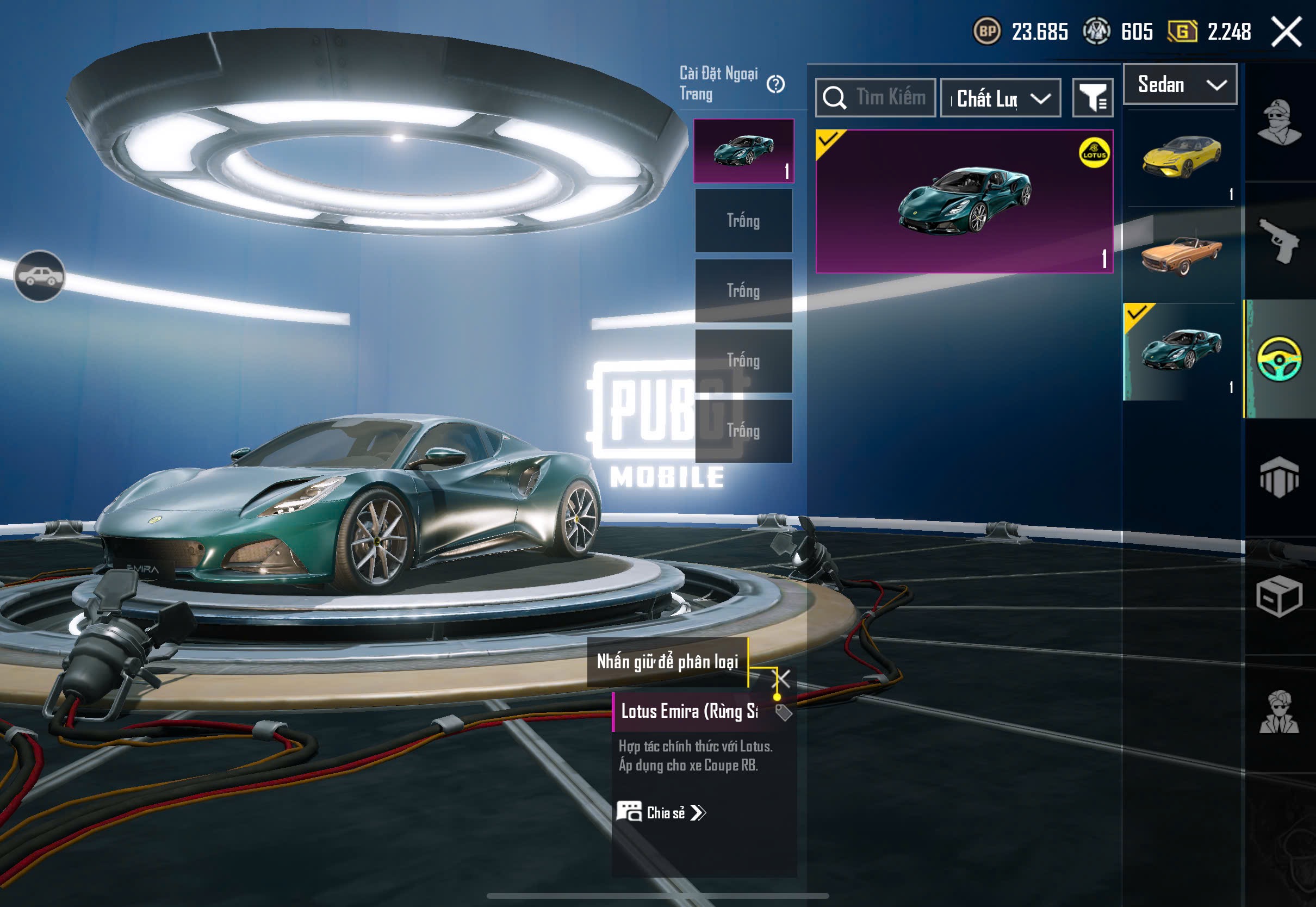This screenshot has height=907, width=1316.
Task: Select the large green Lotus Emira skin card
Action: [964, 201]
